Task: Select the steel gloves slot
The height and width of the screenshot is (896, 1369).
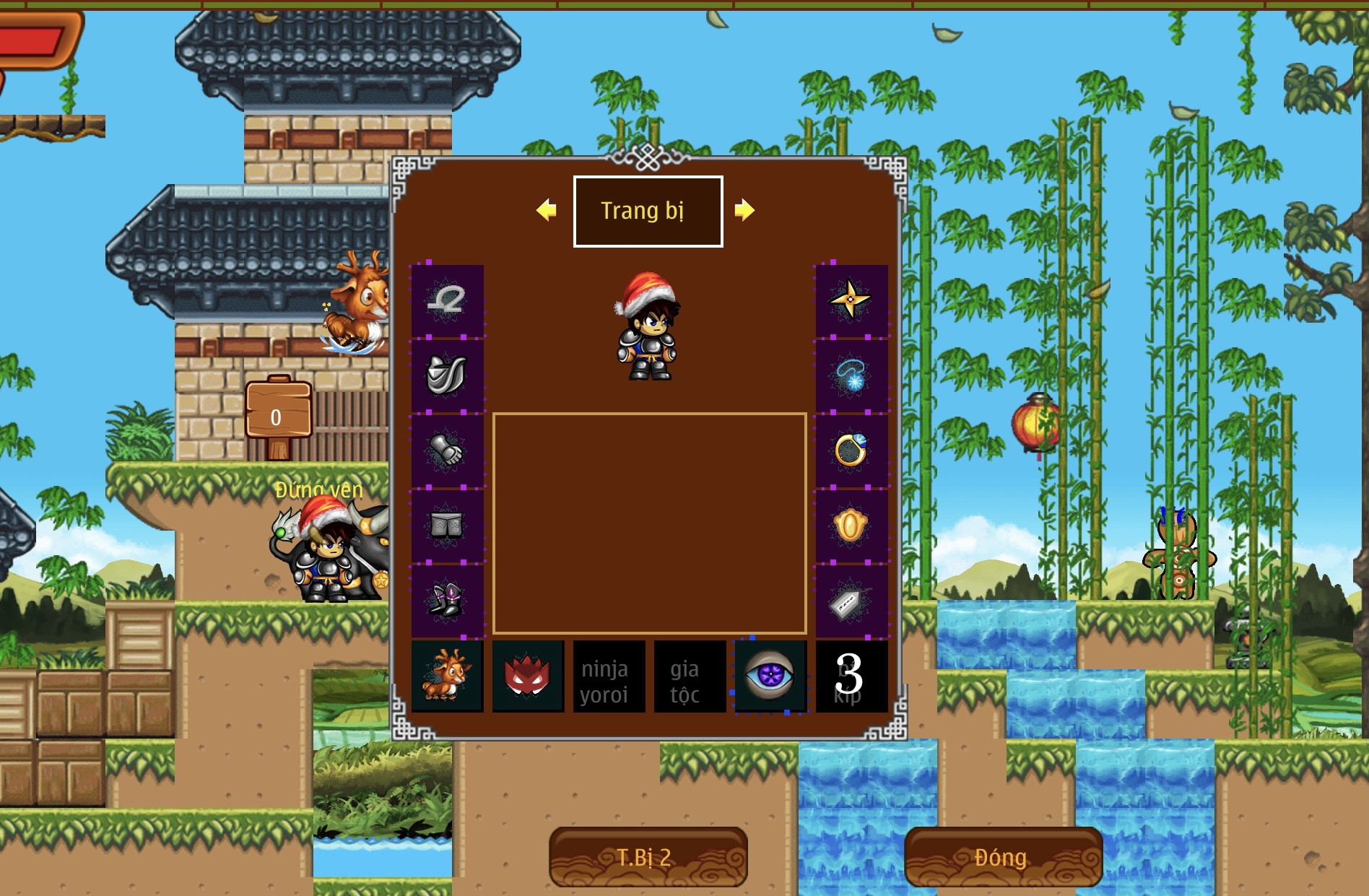Action: tap(447, 450)
